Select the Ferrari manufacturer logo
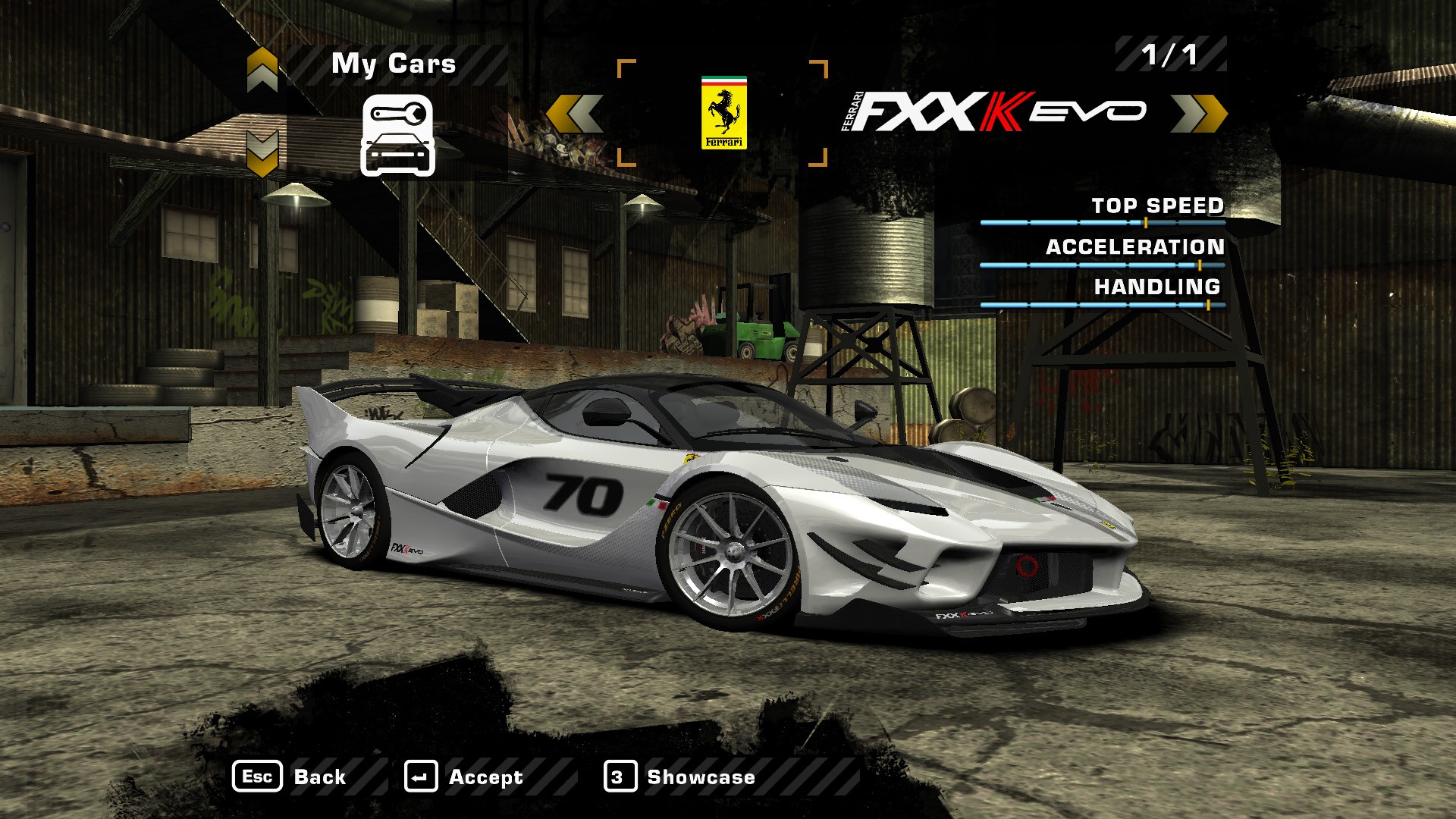Viewport: 1456px width, 819px height. (x=723, y=112)
